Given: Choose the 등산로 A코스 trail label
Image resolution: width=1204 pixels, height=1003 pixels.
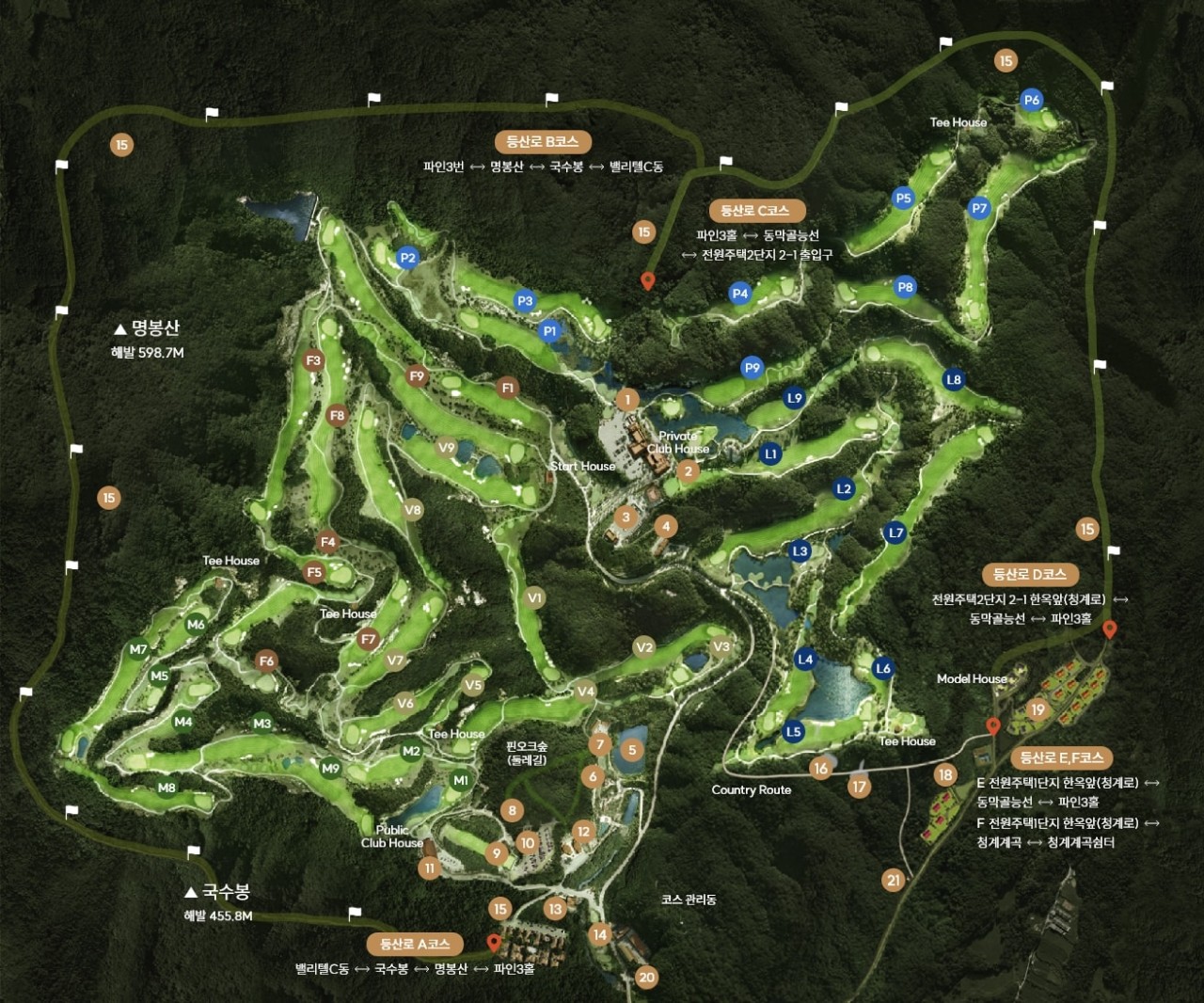Looking at the screenshot, I should 415,944.
